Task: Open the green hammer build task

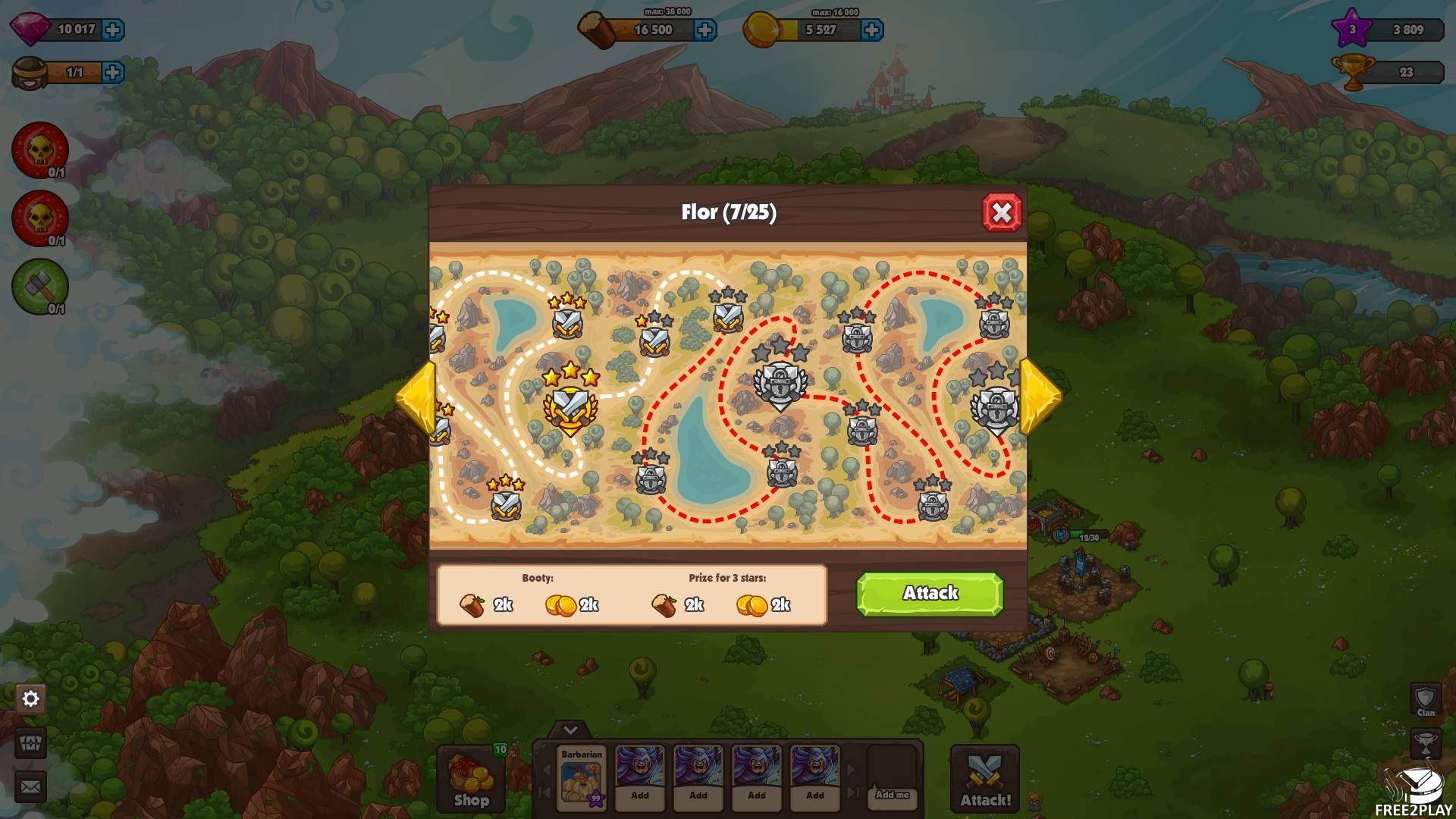Action: click(39, 287)
